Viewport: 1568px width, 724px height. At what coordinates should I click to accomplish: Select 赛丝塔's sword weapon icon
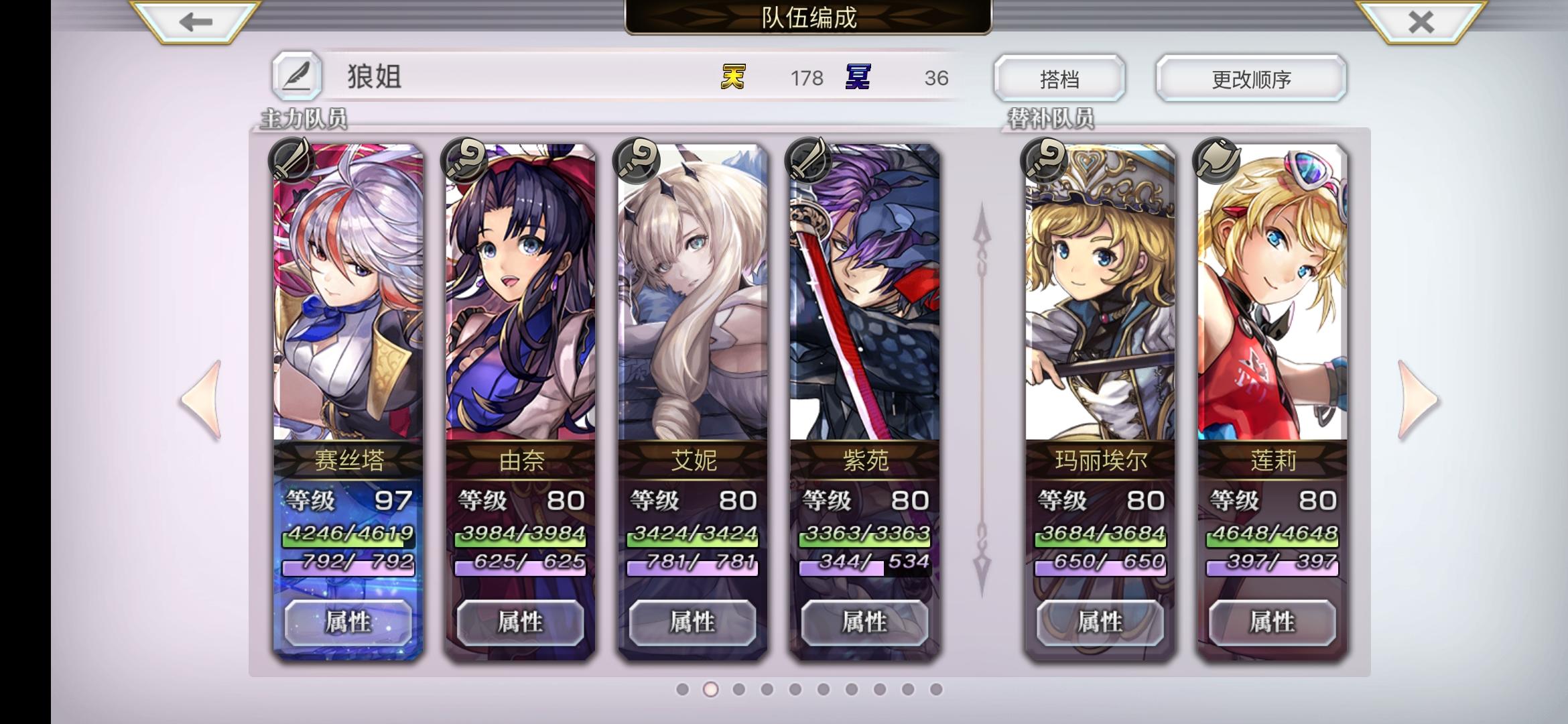click(x=292, y=159)
